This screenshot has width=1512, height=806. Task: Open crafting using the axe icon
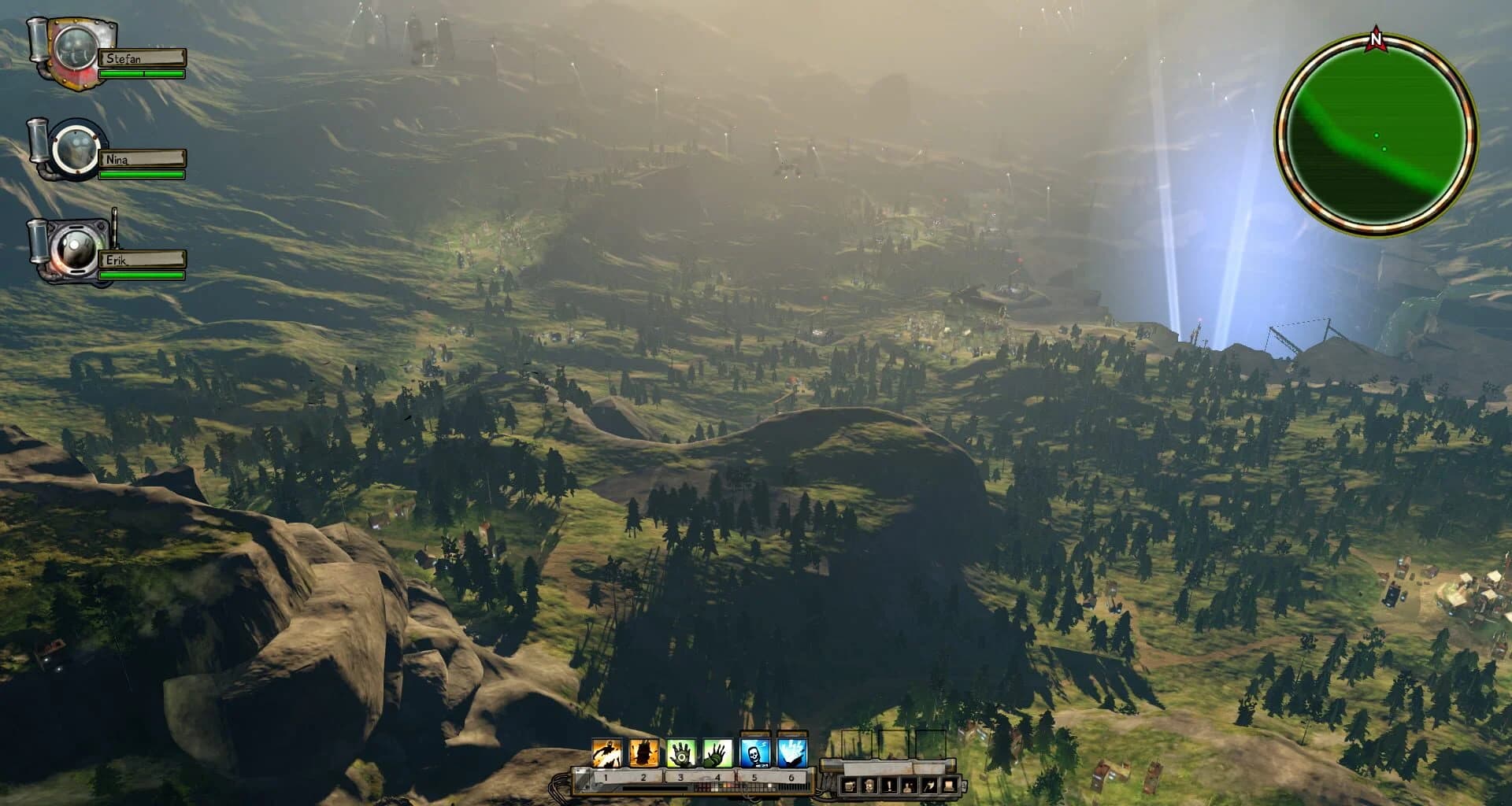tap(930, 785)
